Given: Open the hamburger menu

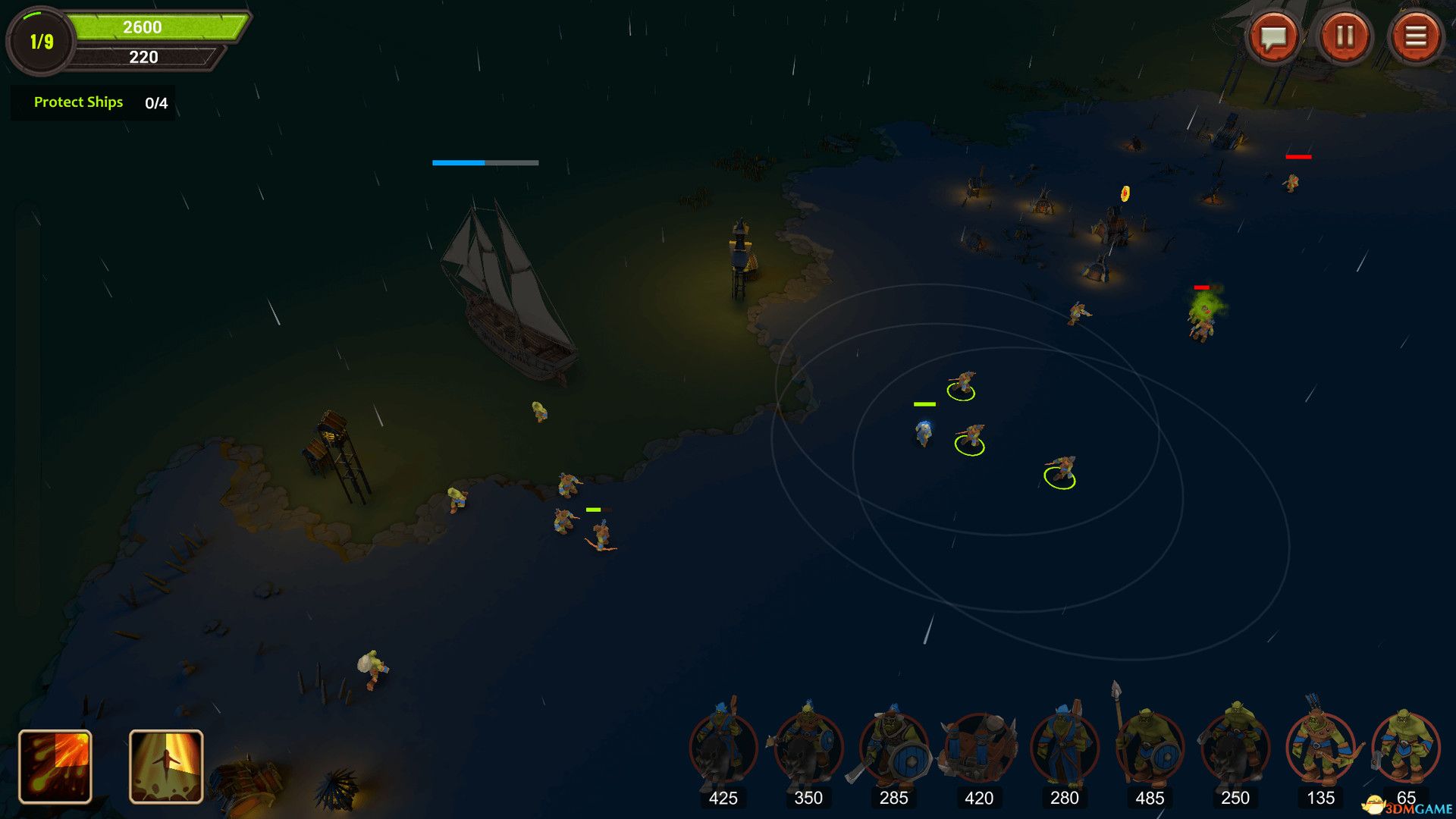Looking at the screenshot, I should click(x=1415, y=36).
